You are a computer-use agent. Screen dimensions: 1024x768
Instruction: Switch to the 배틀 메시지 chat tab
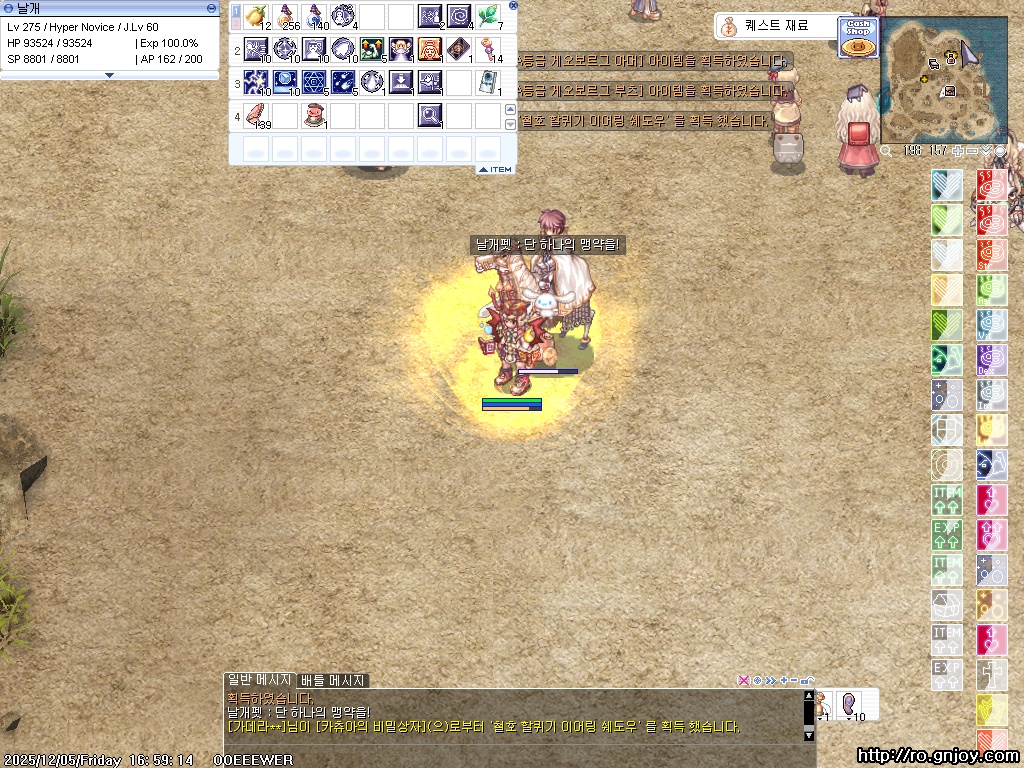point(333,680)
